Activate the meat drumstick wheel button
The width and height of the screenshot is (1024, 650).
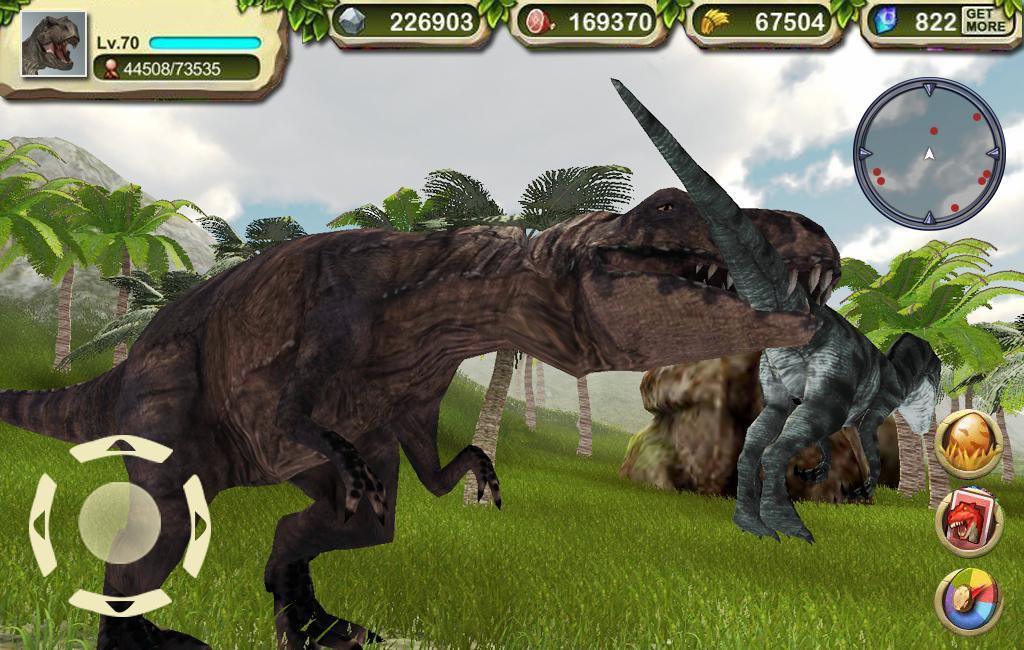(x=968, y=600)
